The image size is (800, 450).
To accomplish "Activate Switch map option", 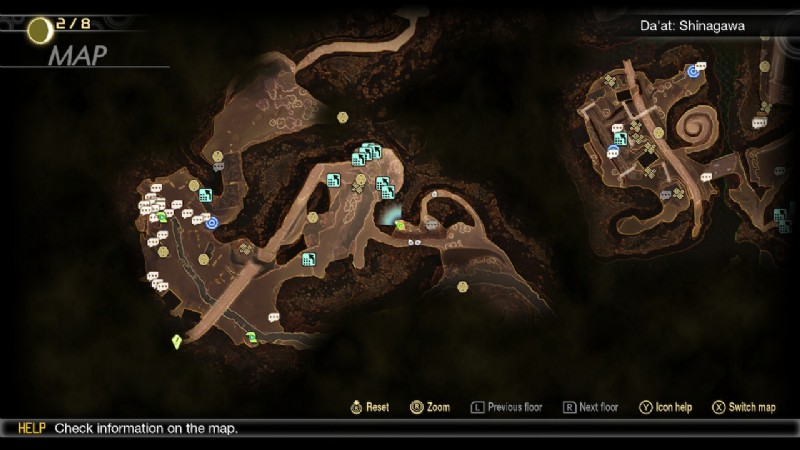I will pos(743,407).
